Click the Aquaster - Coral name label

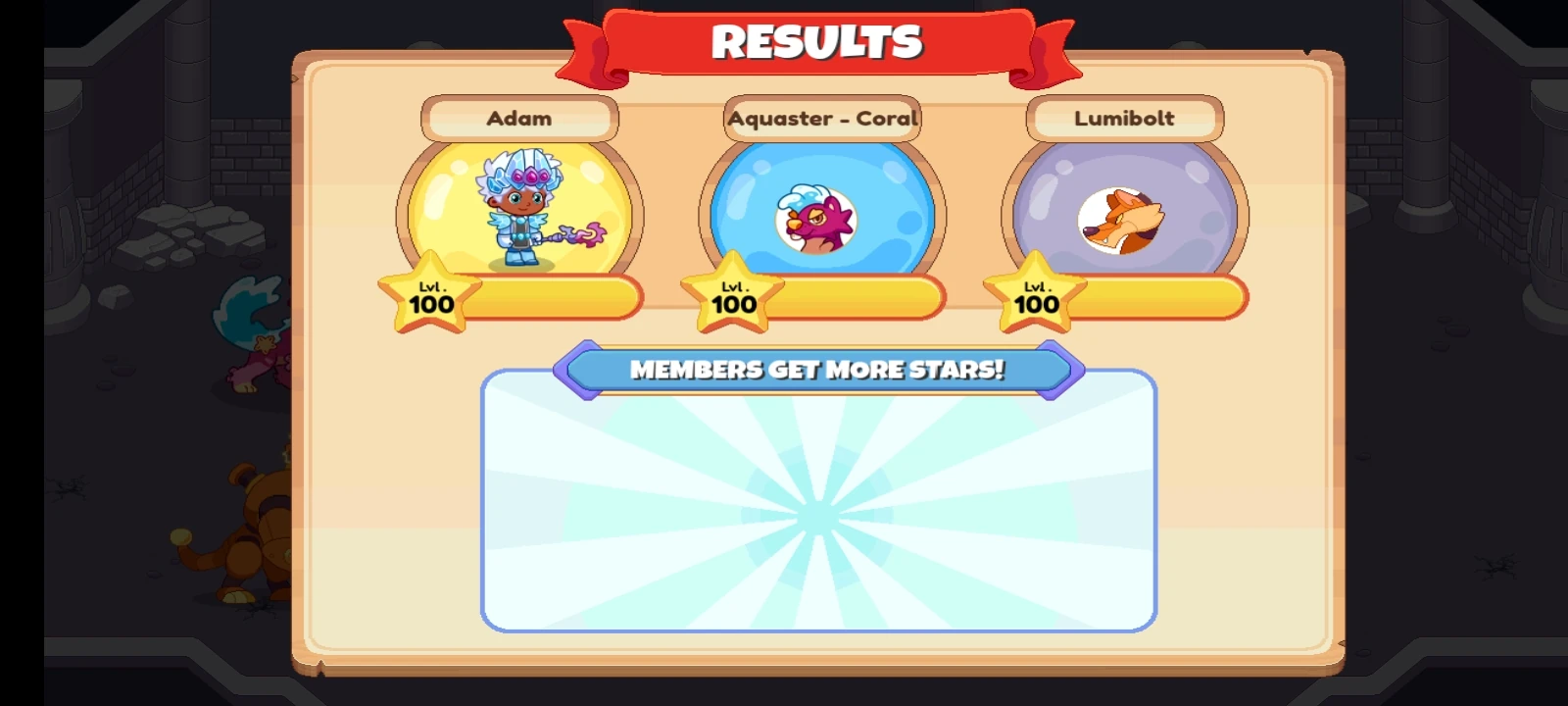[x=821, y=118]
